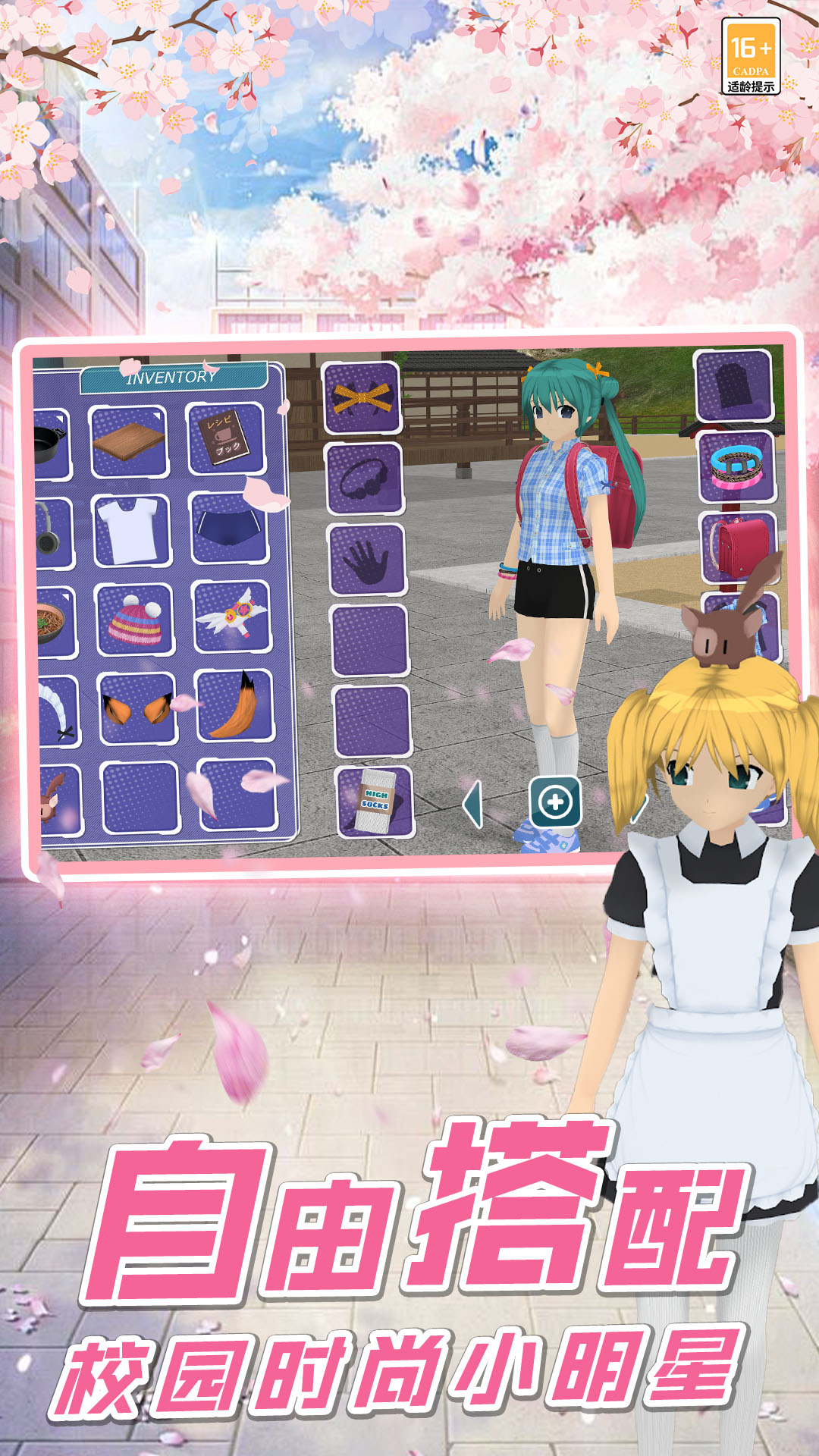Select the black cooking pot slot
The height and width of the screenshot is (1456, 819).
51,444
